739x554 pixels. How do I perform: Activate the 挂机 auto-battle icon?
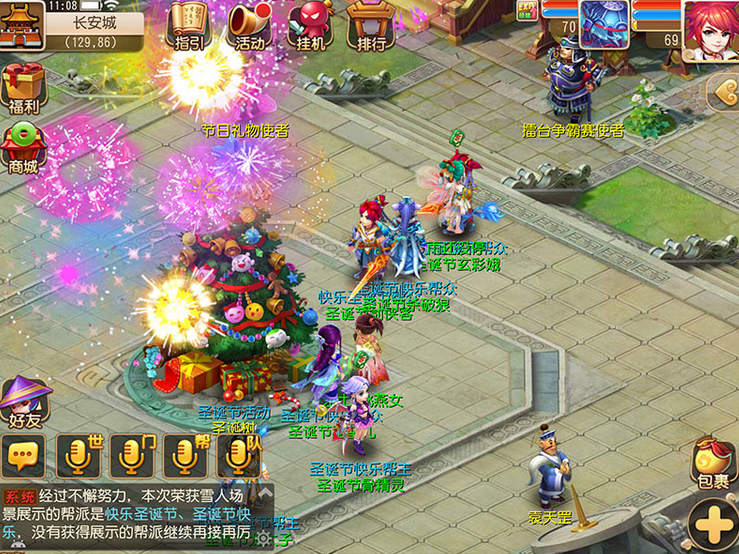tap(311, 25)
